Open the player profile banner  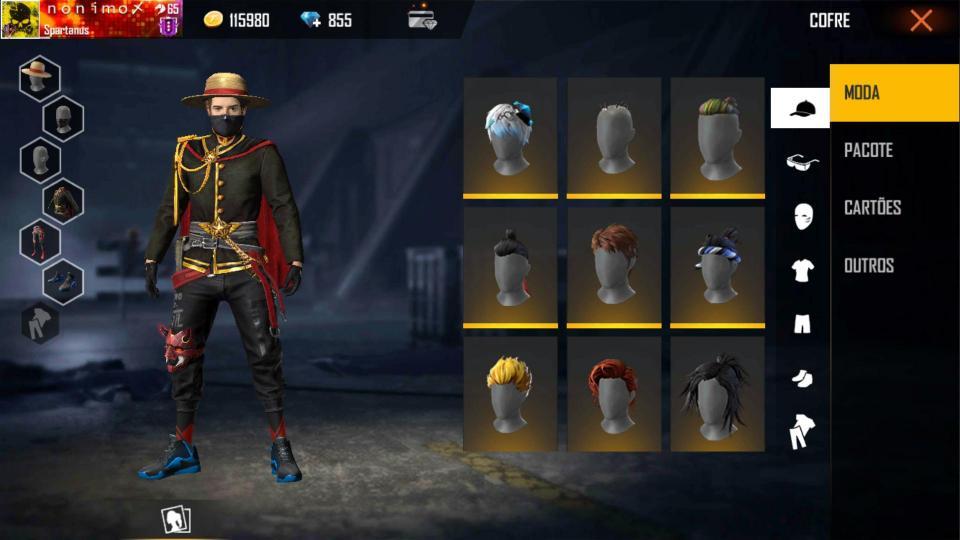pyautogui.click(x=91, y=19)
